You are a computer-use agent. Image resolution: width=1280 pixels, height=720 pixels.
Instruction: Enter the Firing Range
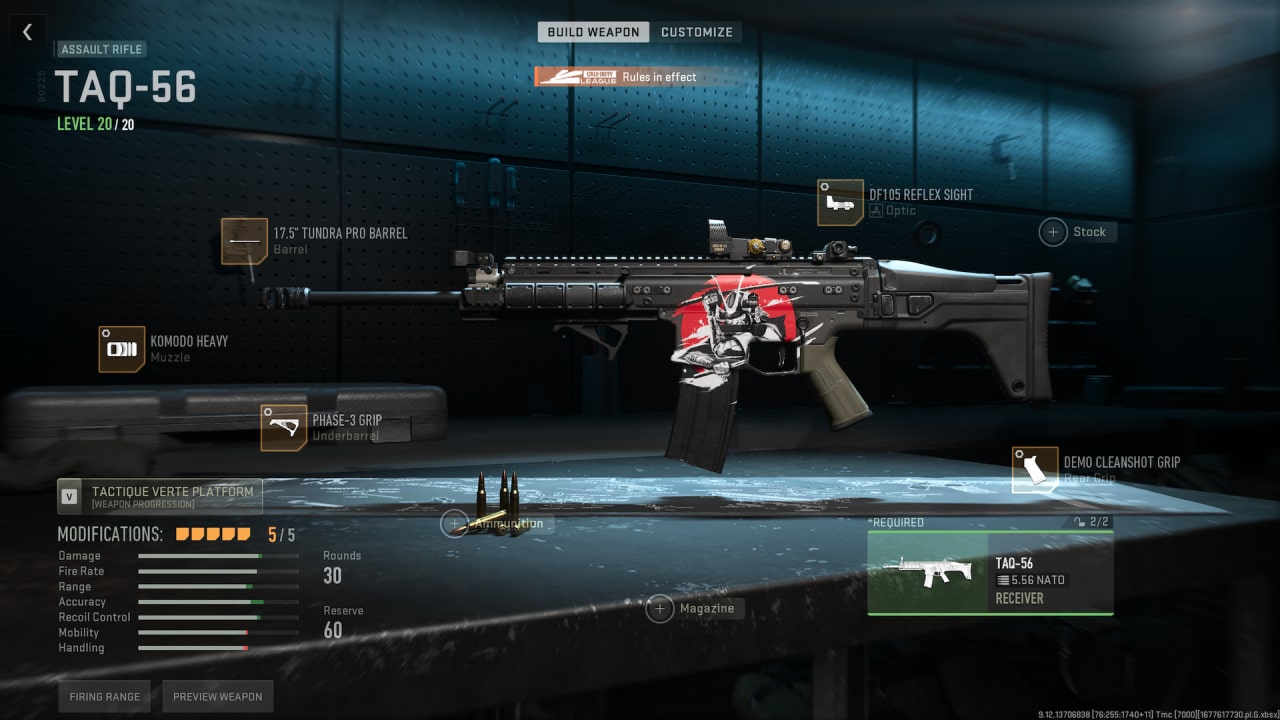[x=105, y=697]
